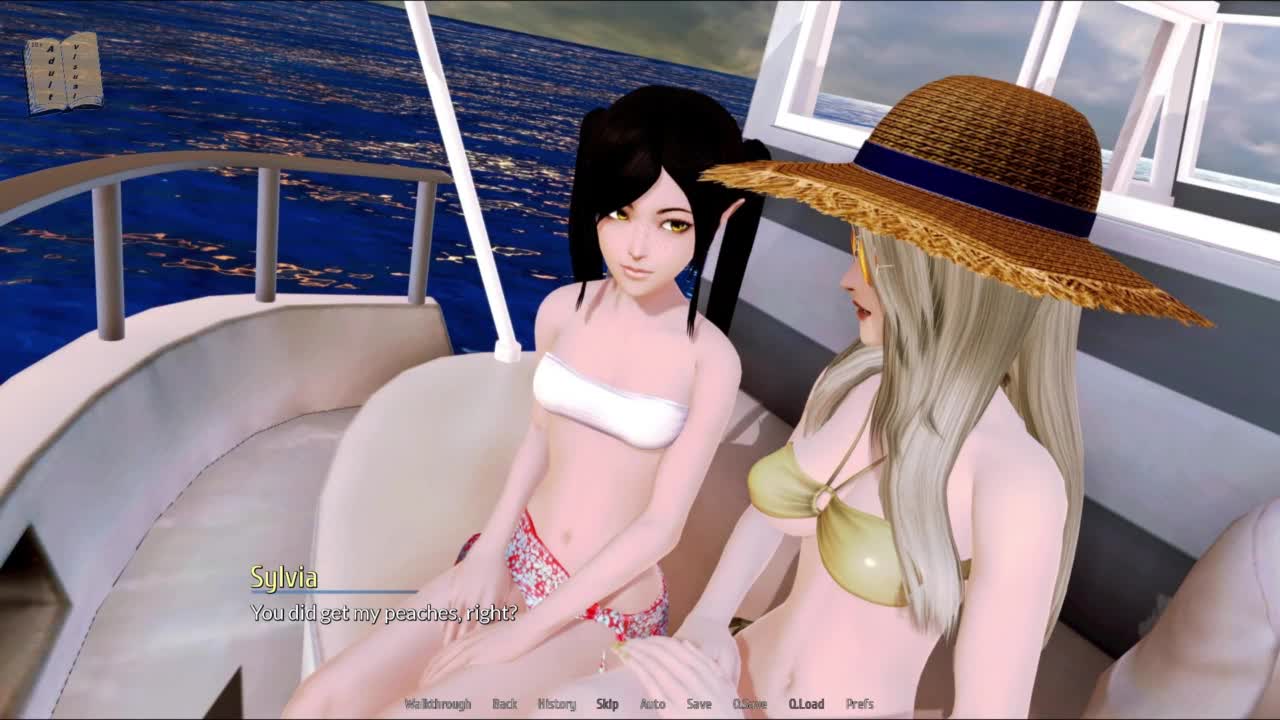Toggle Auto dialogue advance
Screen dimensions: 1280x720
click(x=652, y=704)
